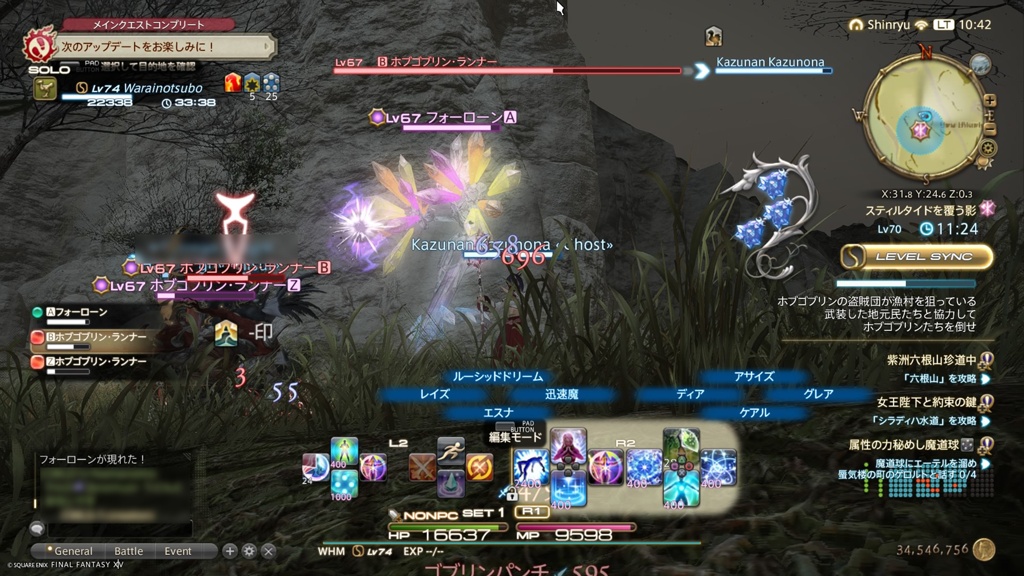Click the gil currency coin icon
Image resolution: width=1024 pixels, height=576 pixels.
[x=984, y=549]
